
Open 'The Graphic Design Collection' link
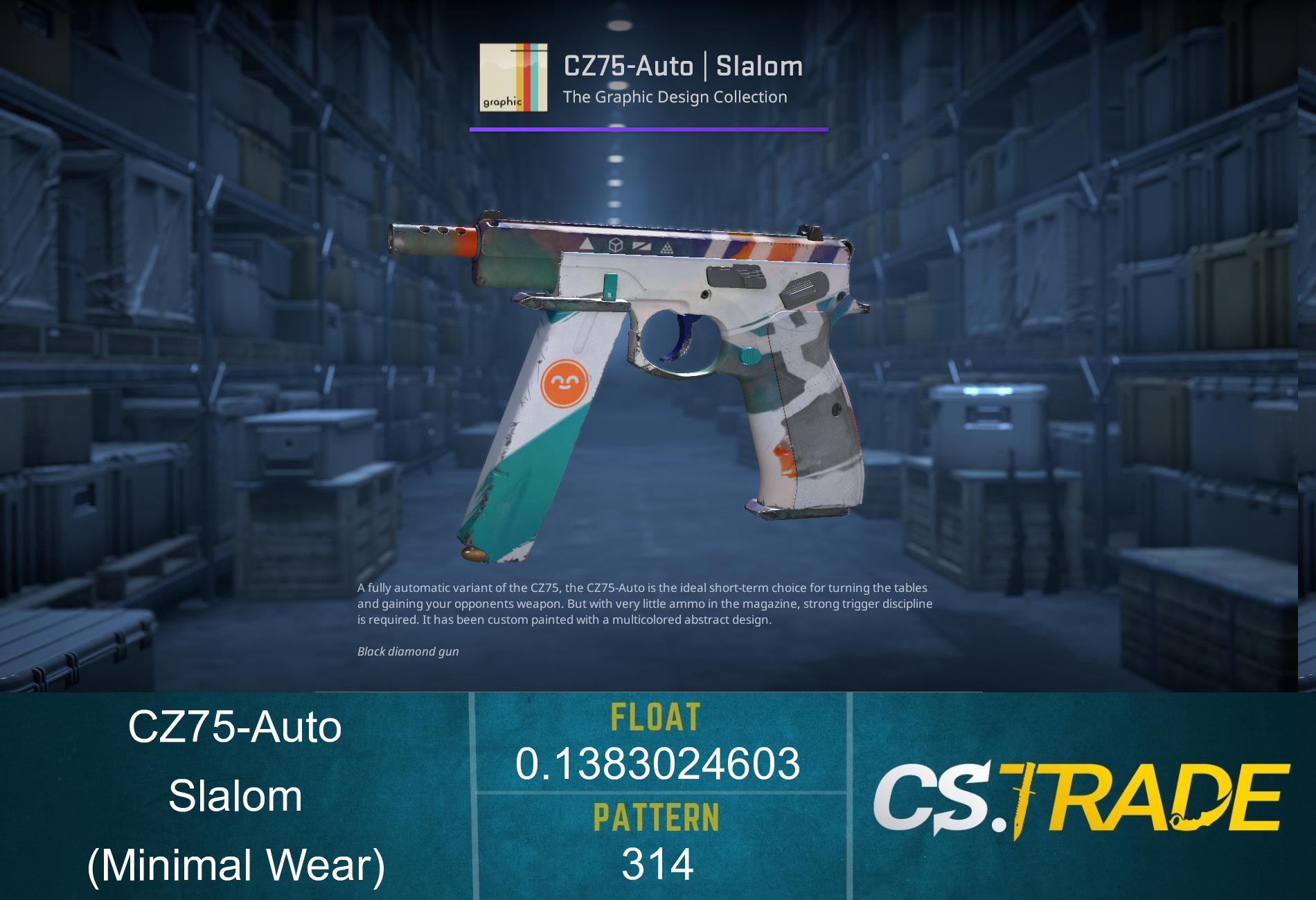click(675, 97)
